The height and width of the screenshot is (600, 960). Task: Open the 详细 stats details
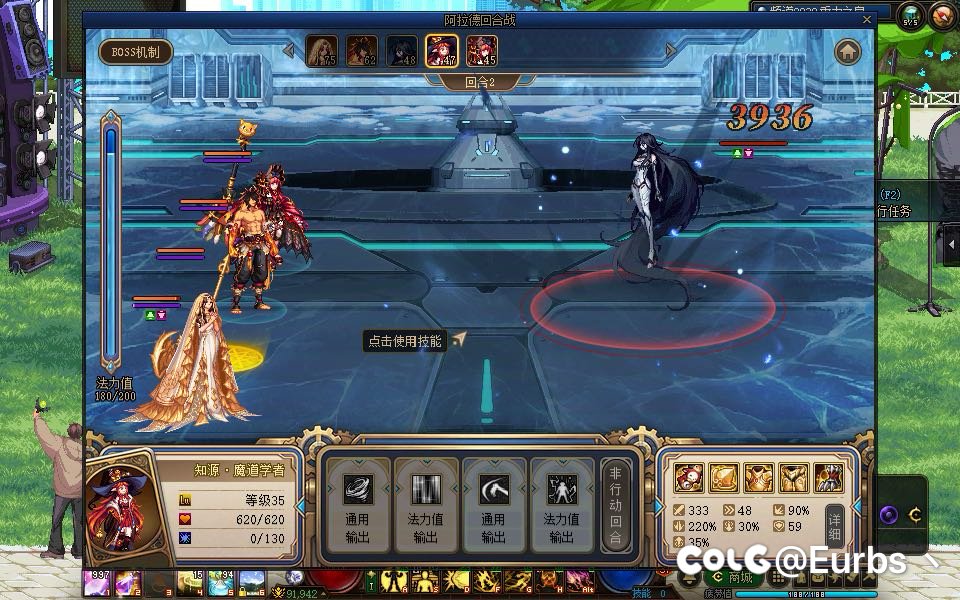[835, 522]
